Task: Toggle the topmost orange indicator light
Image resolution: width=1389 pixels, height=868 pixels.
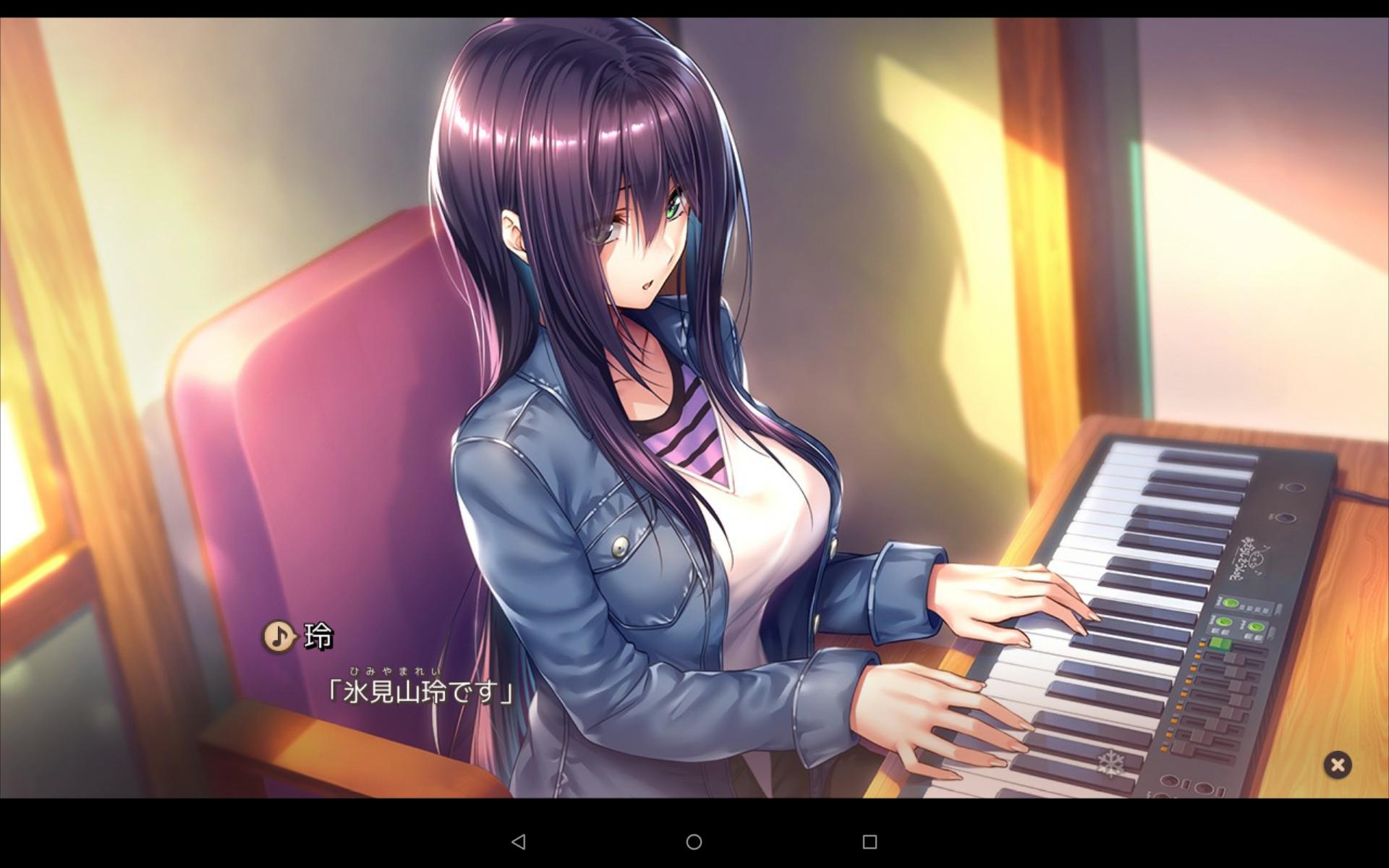Action: click(x=1201, y=644)
